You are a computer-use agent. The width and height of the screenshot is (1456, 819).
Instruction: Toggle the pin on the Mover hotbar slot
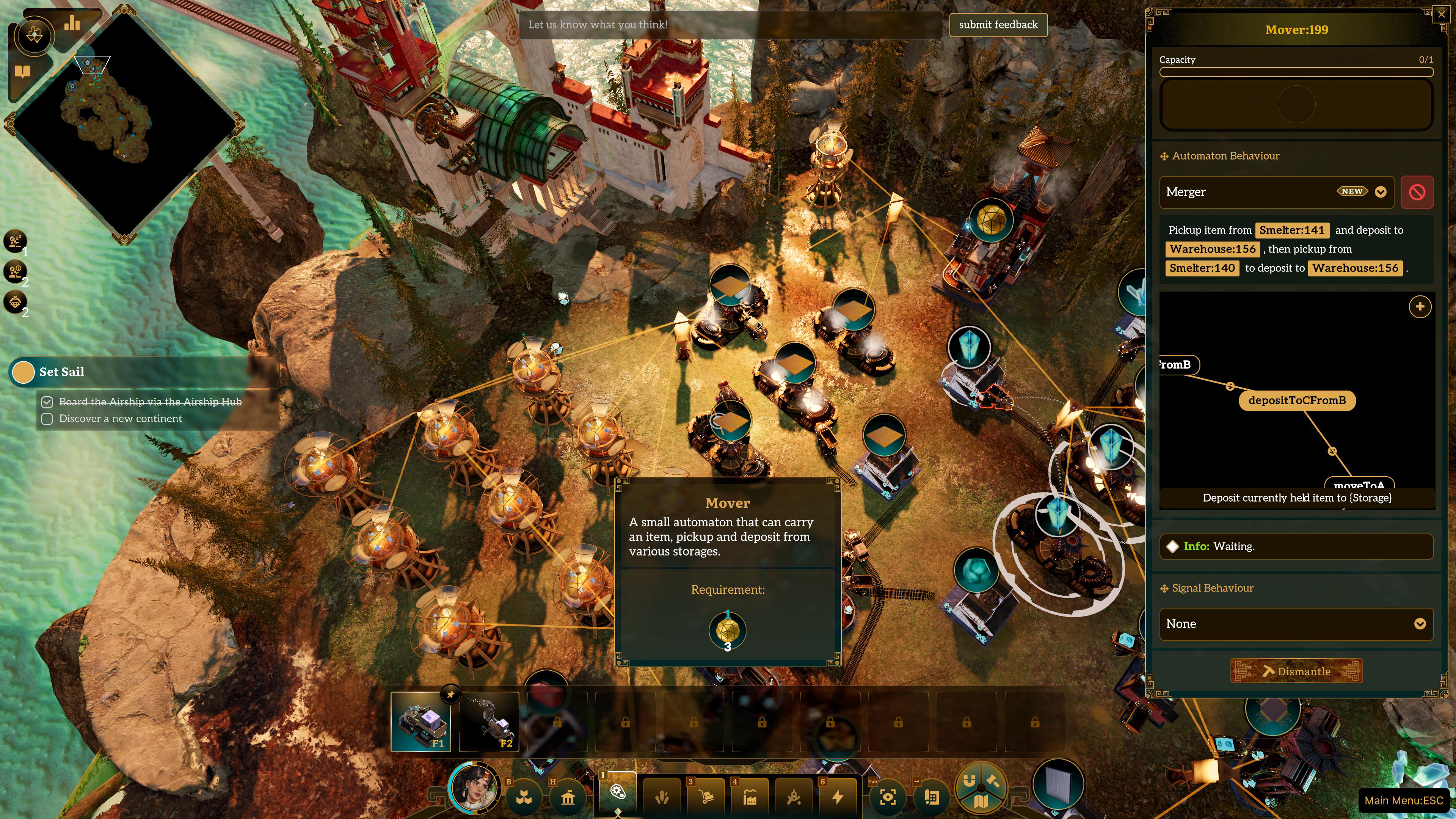click(x=450, y=695)
